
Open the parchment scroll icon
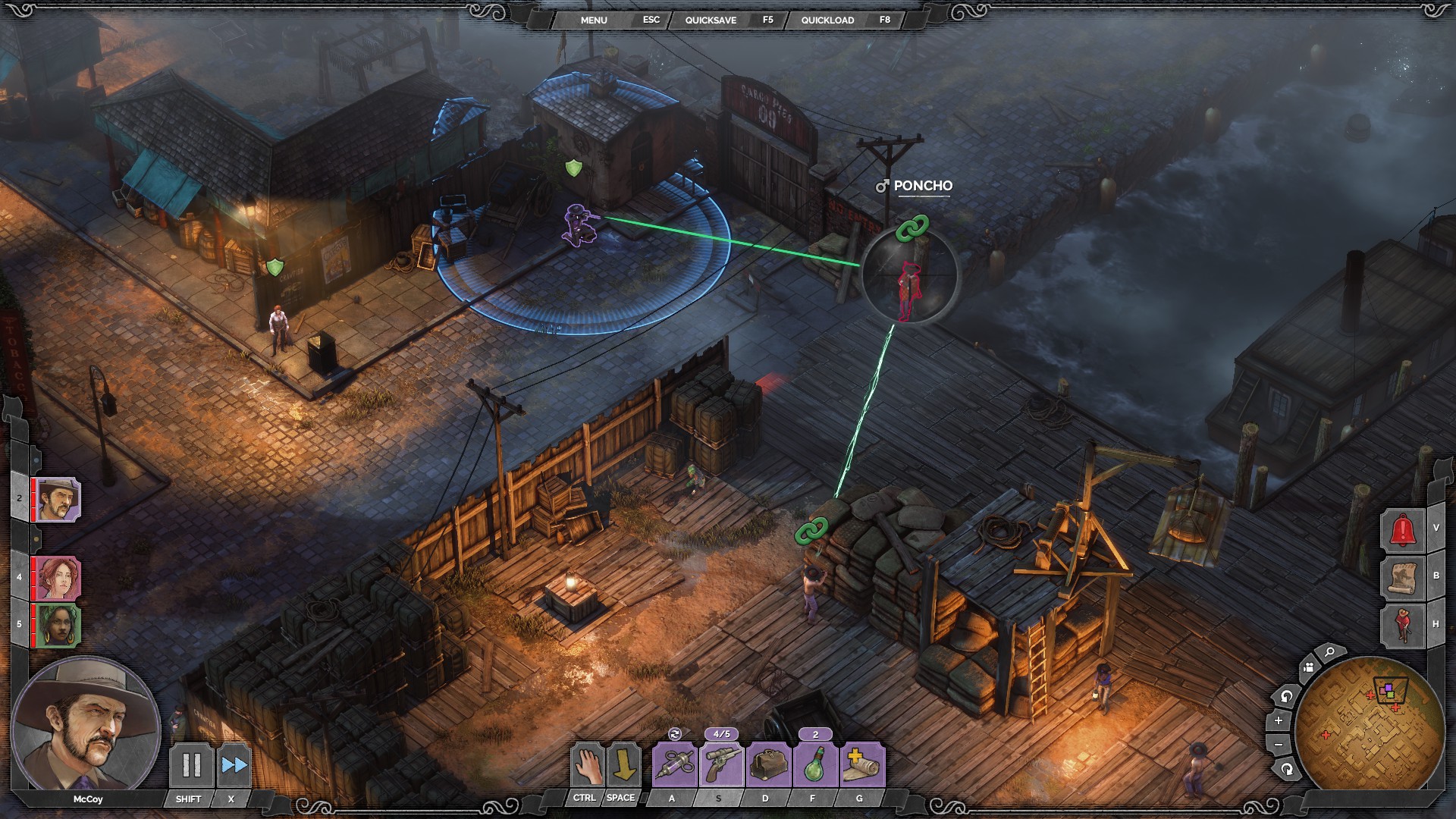(x=1403, y=576)
